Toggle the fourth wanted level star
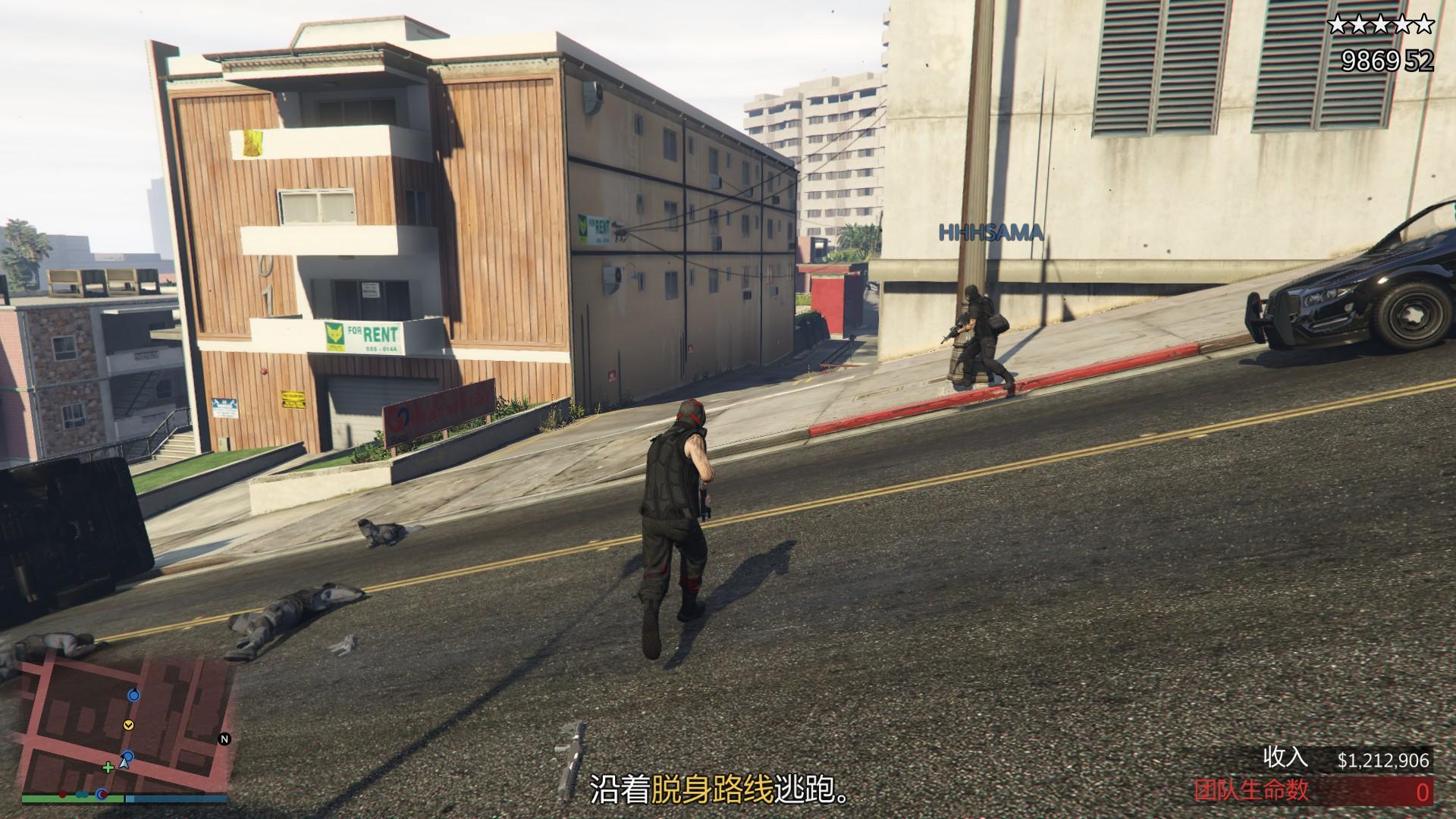This screenshot has height=819, width=1456. [1403, 24]
